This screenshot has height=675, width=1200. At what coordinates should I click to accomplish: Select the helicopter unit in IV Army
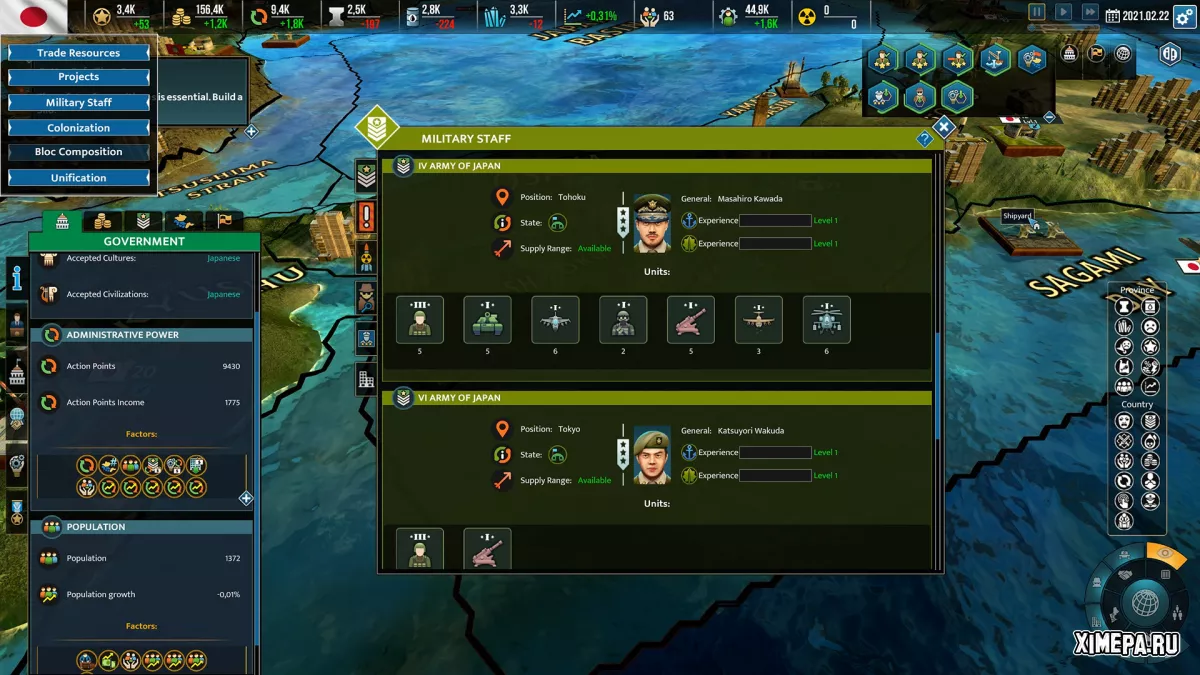coord(827,320)
